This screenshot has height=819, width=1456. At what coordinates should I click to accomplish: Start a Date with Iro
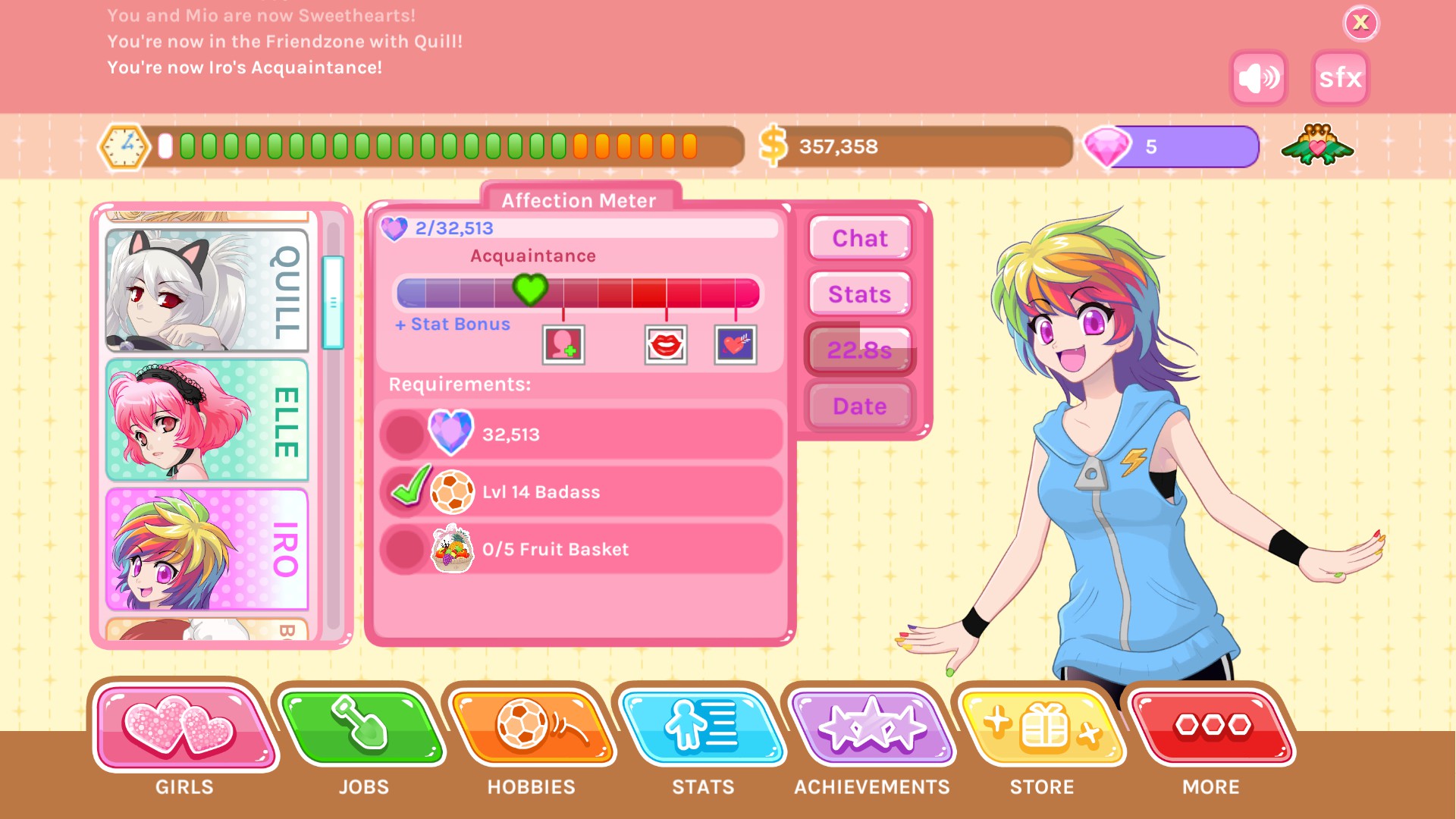(x=859, y=406)
